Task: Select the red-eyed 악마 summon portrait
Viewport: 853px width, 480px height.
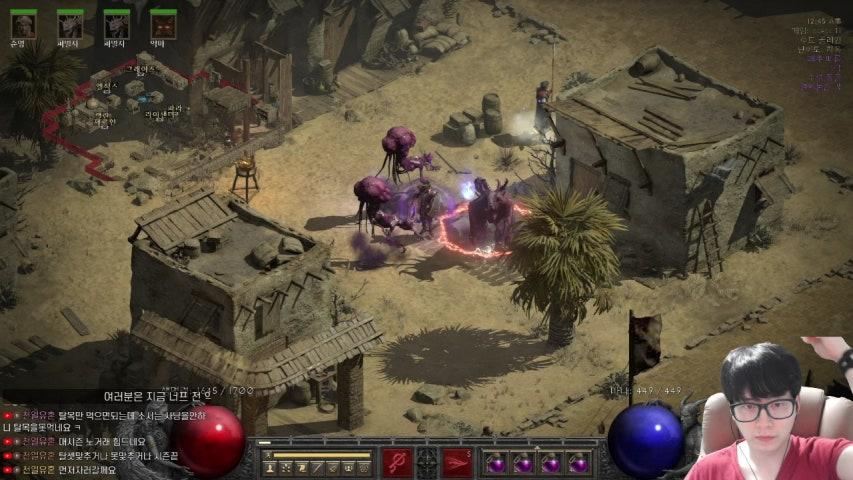Action: (x=163, y=24)
